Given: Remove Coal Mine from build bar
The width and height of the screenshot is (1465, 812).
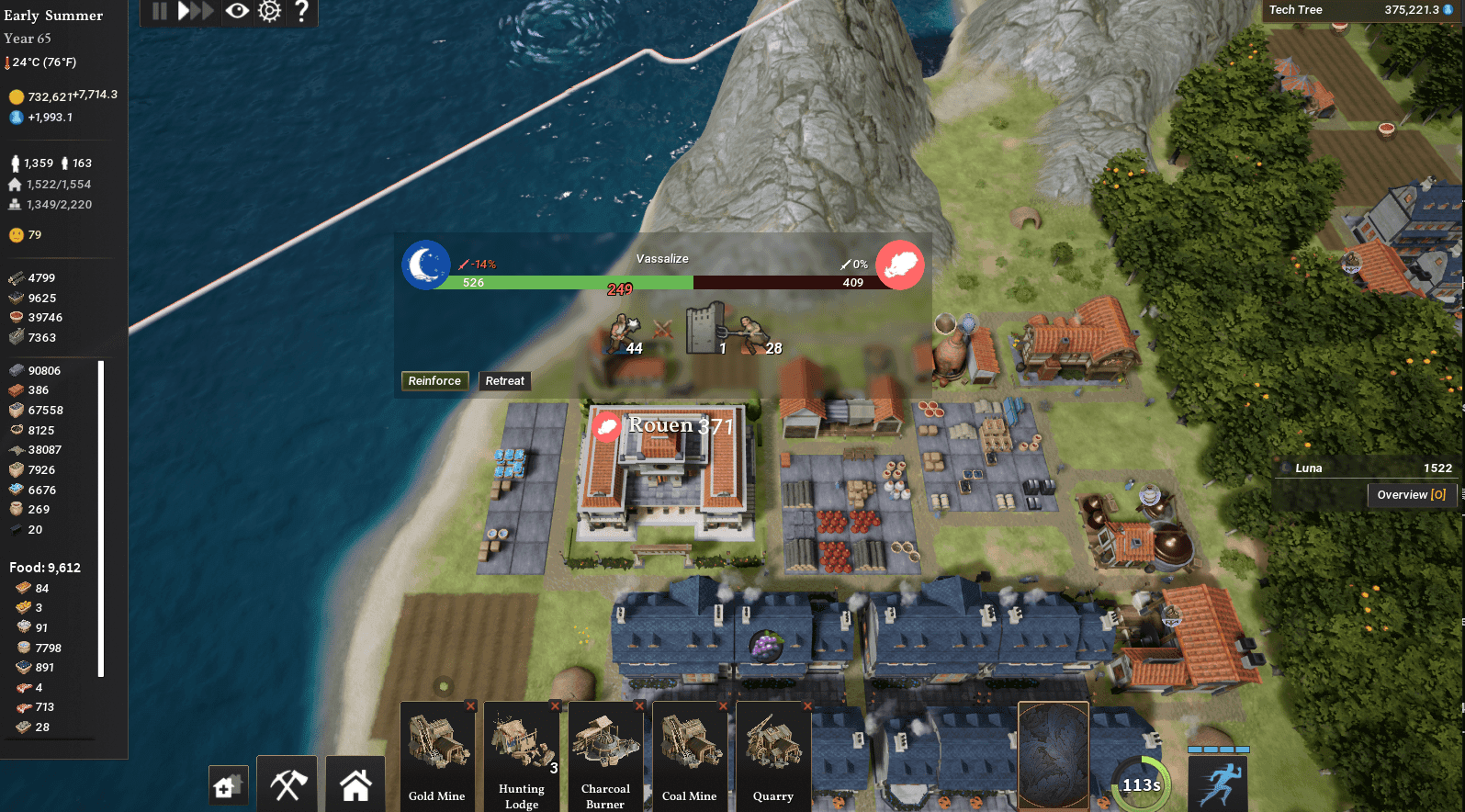Looking at the screenshot, I should pos(724,706).
